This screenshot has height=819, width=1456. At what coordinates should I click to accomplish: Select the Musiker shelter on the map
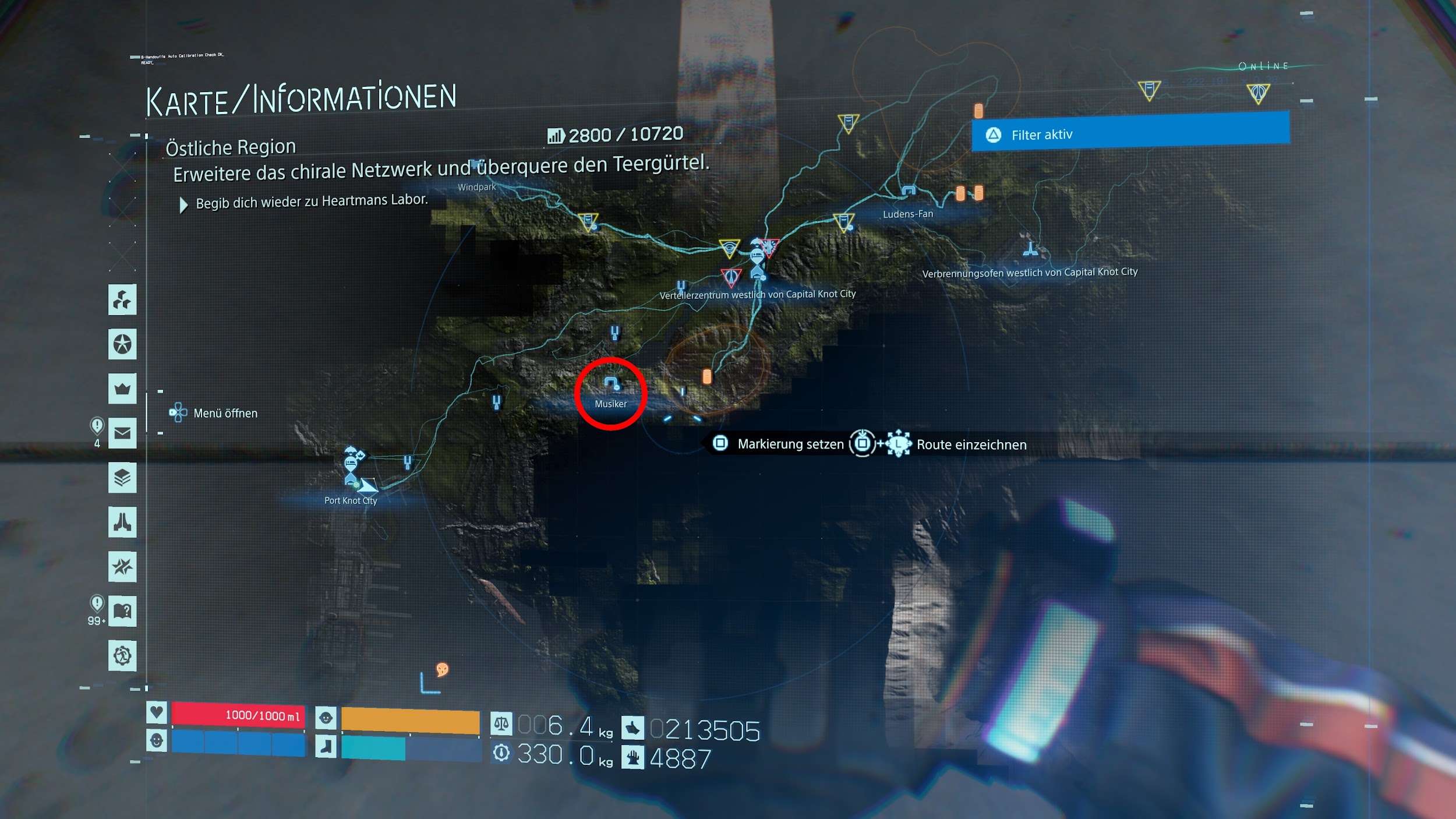(x=610, y=384)
